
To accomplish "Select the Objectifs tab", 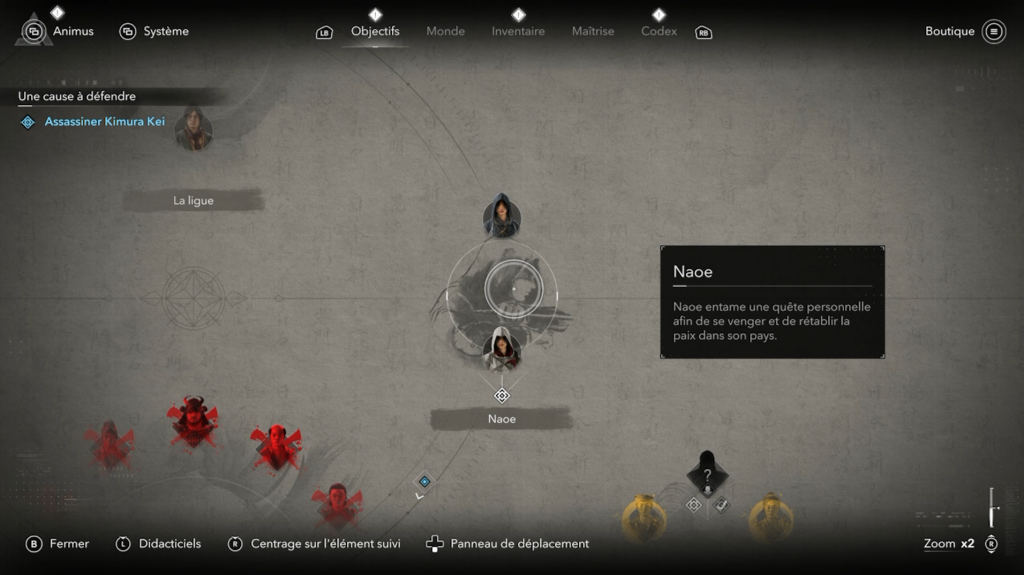I will click(x=375, y=31).
